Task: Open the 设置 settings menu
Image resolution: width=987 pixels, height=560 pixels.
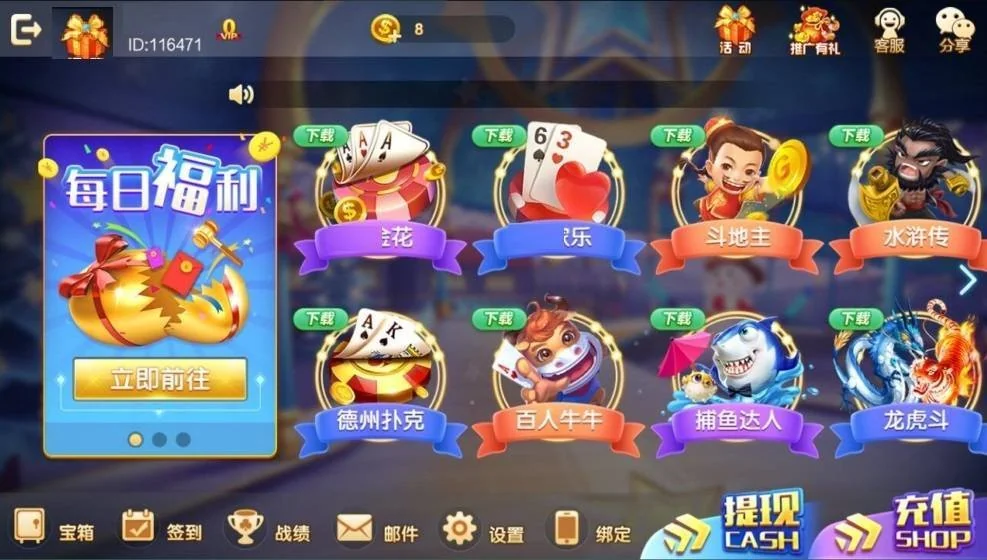Action: click(484, 529)
